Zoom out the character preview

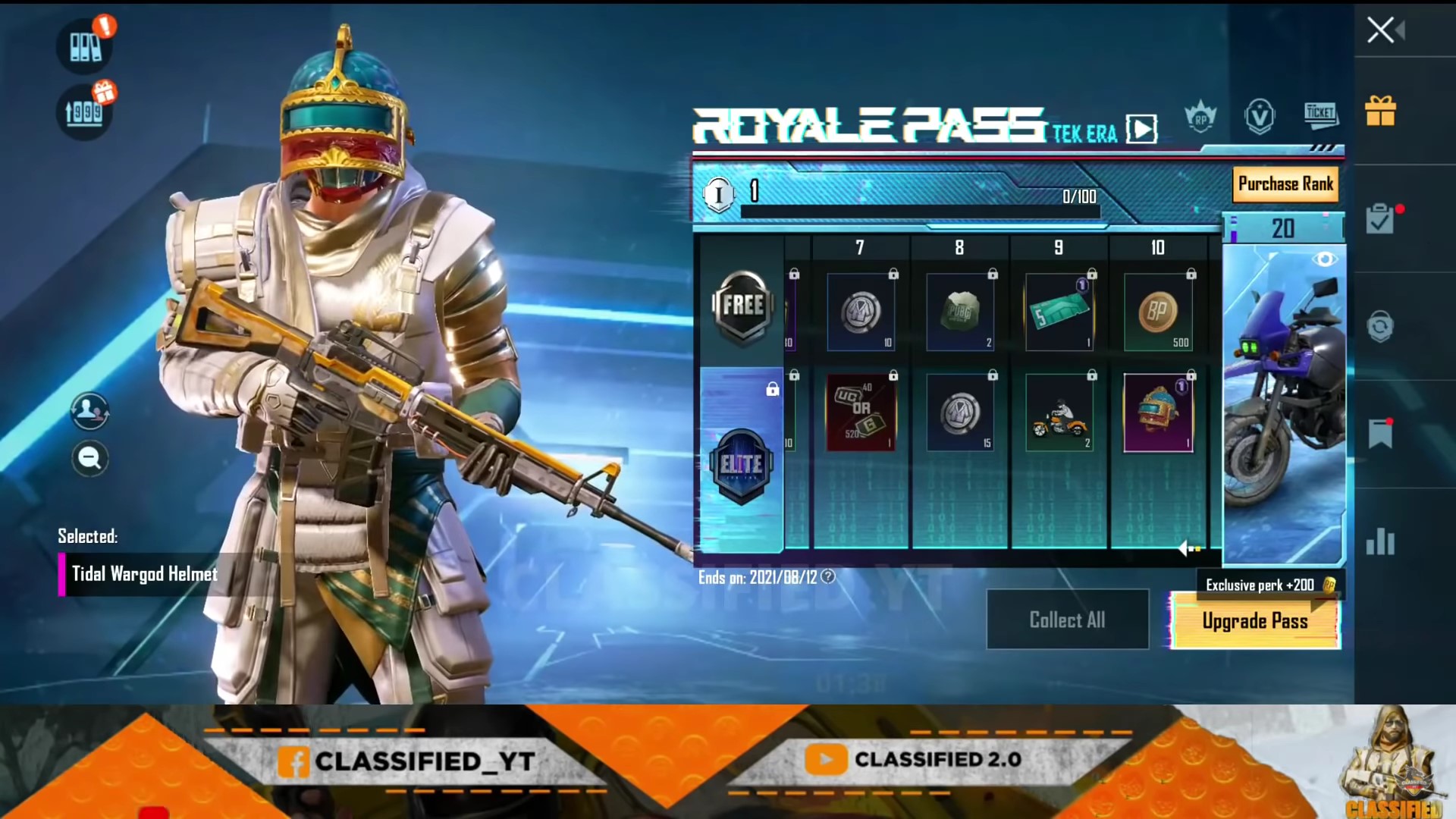coord(89,459)
